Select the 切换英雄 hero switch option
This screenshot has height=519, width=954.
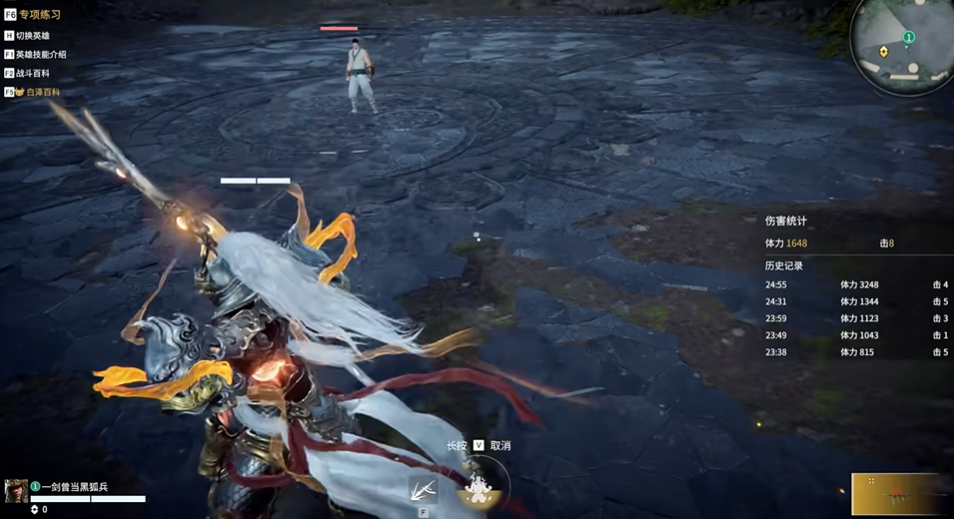click(x=32, y=36)
